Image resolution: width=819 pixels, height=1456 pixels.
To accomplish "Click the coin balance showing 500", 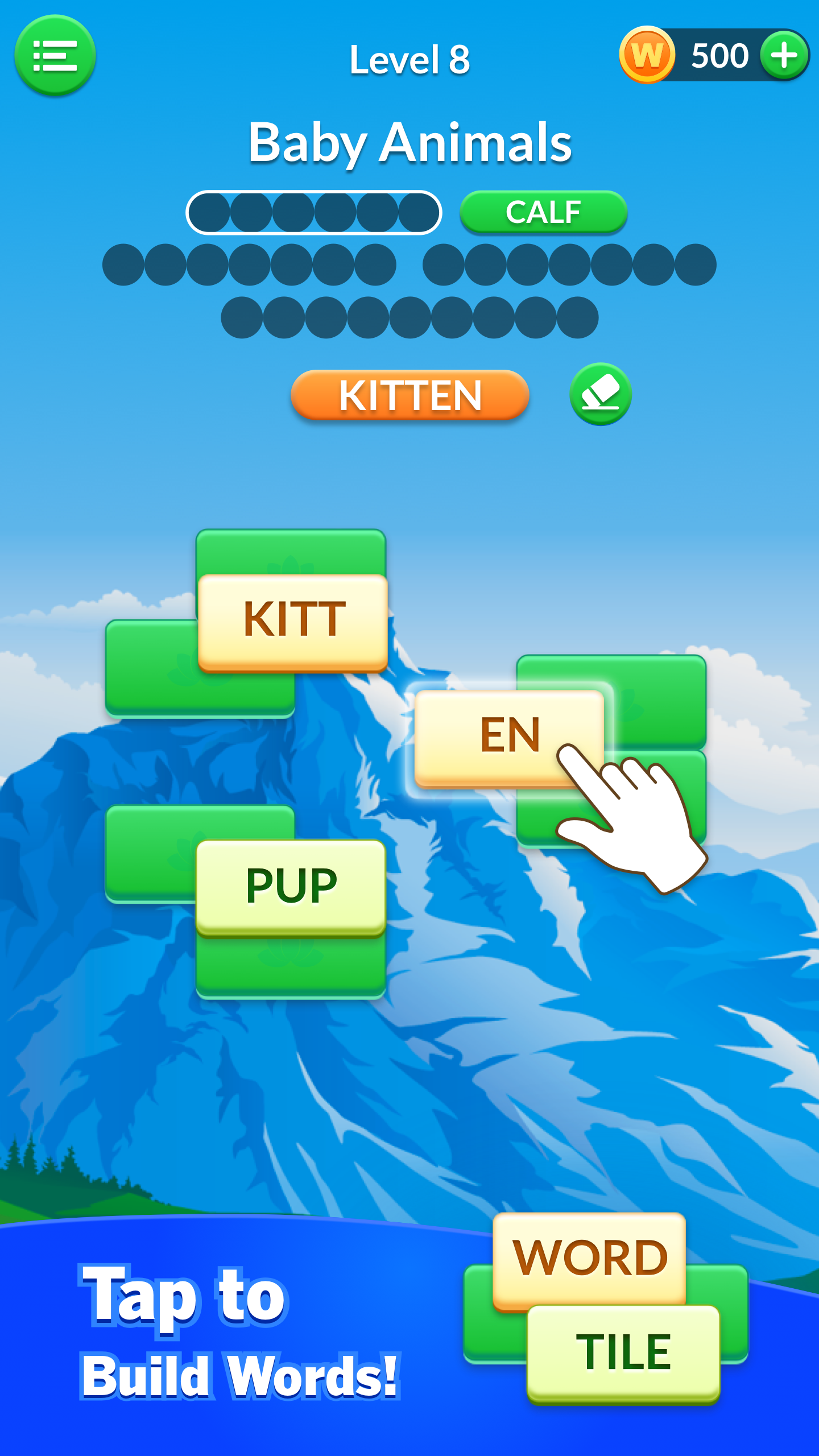I will tap(718, 54).
